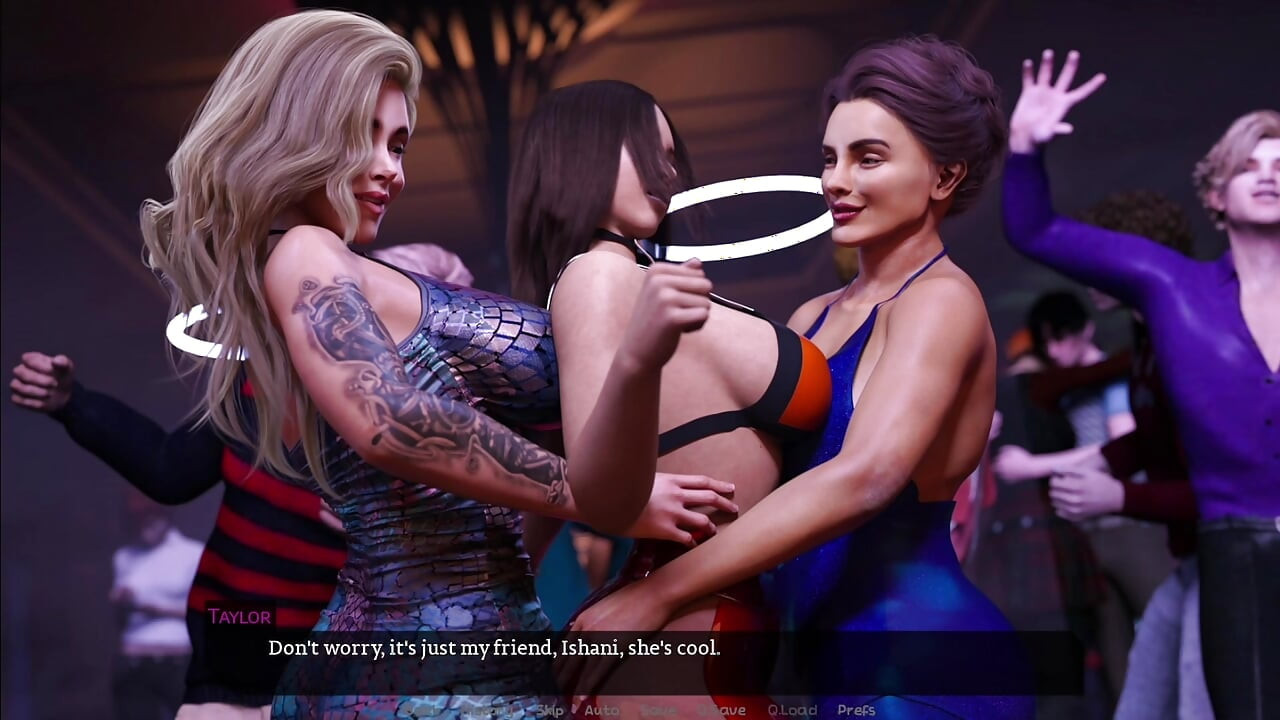Click the Save option next to Auto
Screen dimensions: 1280x720
point(655,710)
